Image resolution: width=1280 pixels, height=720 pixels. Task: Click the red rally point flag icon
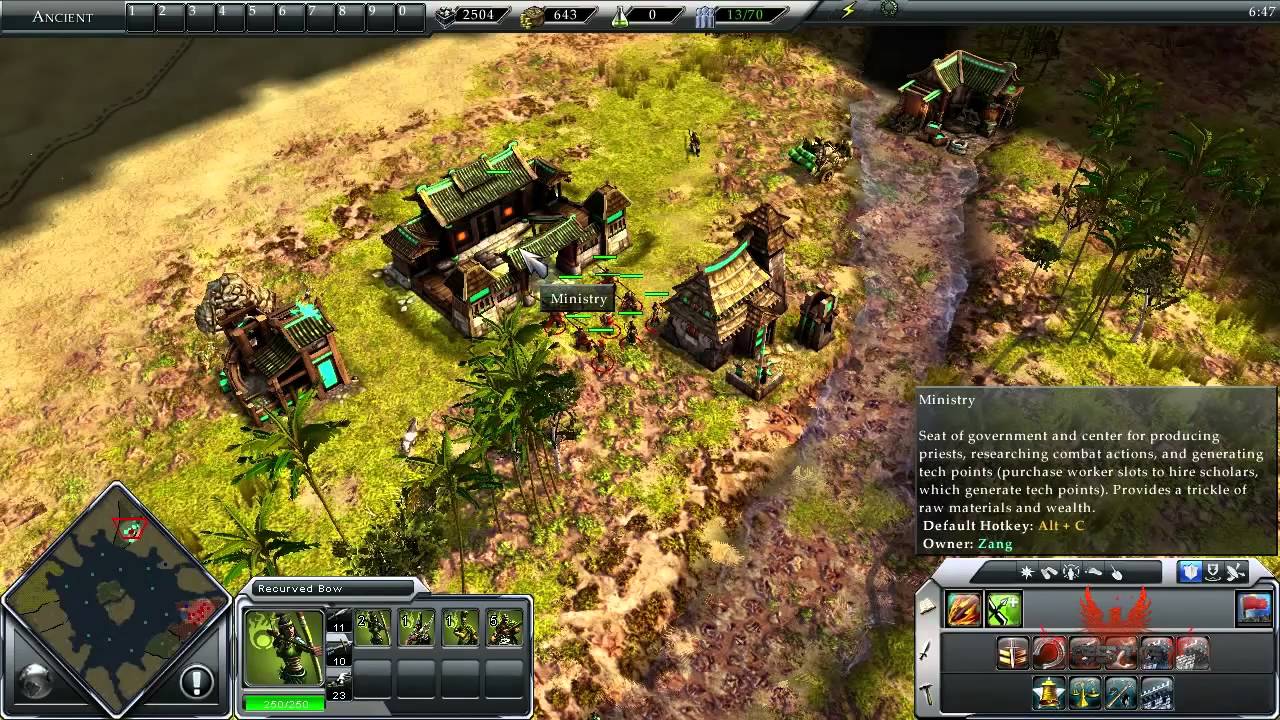click(x=1254, y=609)
